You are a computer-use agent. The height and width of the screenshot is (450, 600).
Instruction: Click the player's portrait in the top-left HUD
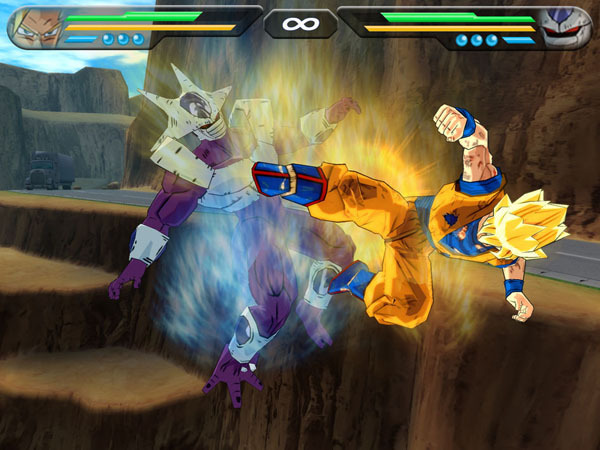point(34,27)
